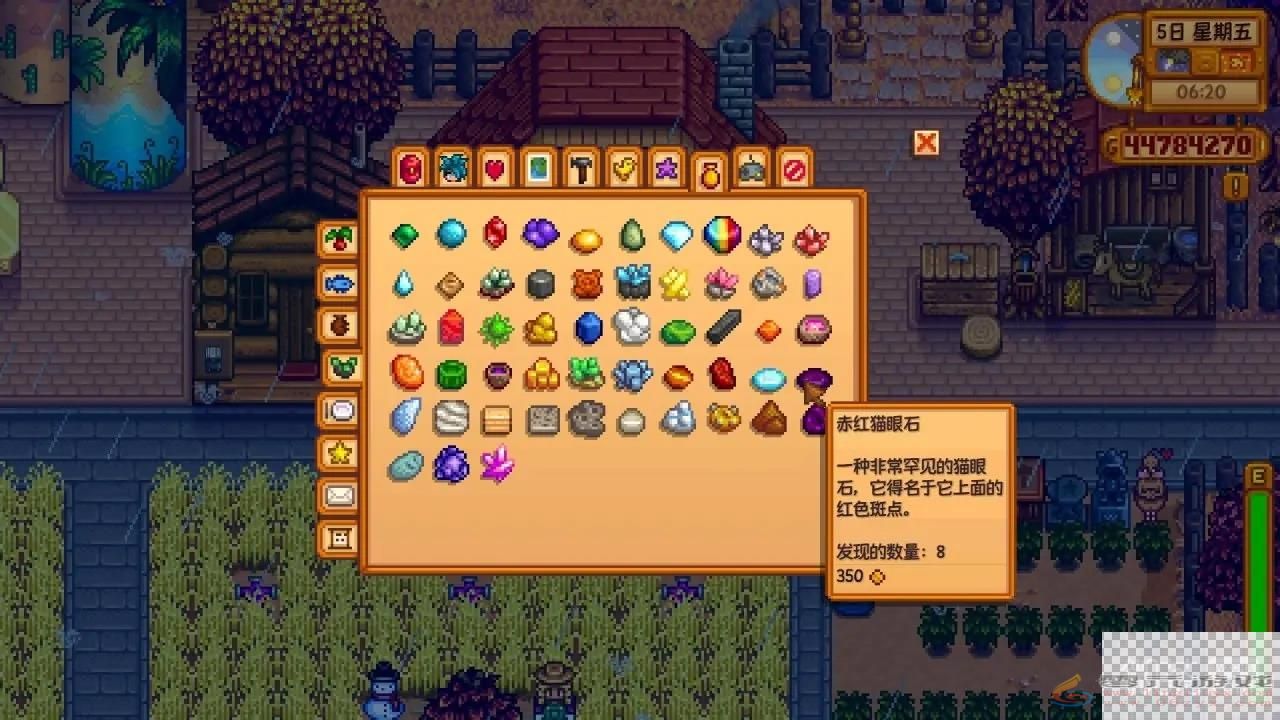The width and height of the screenshot is (1280, 720).
Task: Click the Frozen Tear droplet icon
Action: [403, 283]
